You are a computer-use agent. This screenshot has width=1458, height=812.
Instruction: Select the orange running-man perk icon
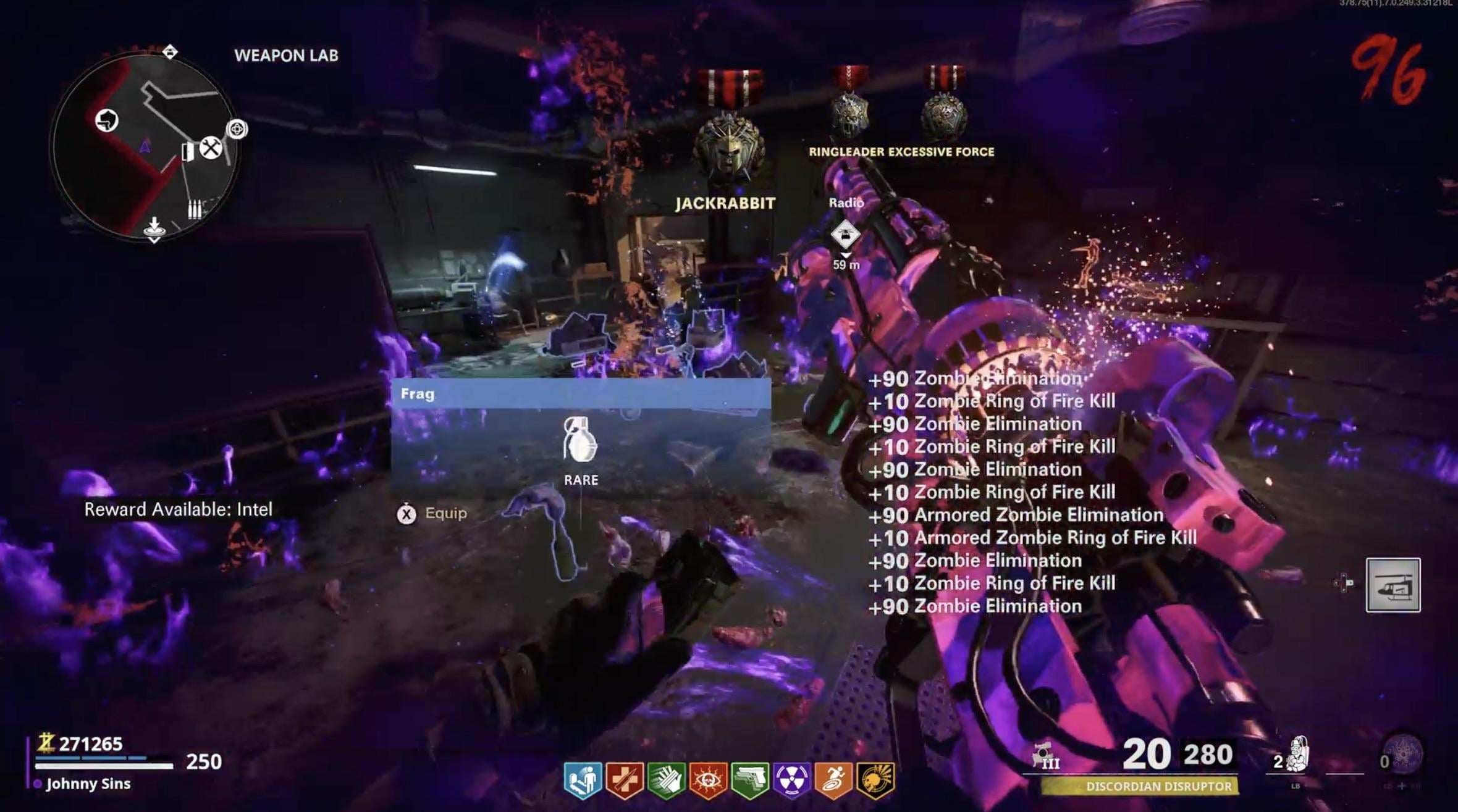(834, 779)
